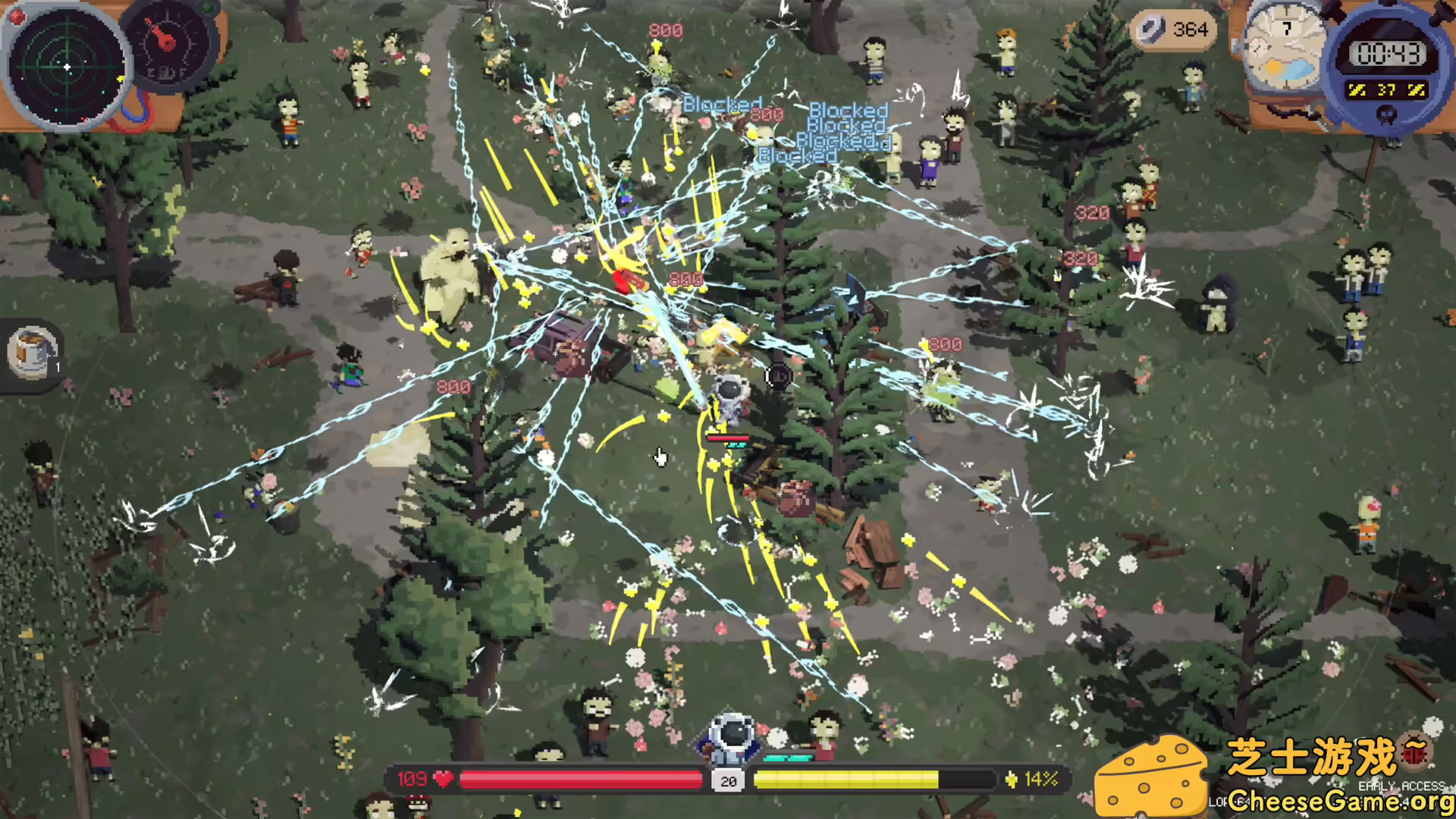
Task: Click the heart icon beside the health value
Action: (x=443, y=778)
